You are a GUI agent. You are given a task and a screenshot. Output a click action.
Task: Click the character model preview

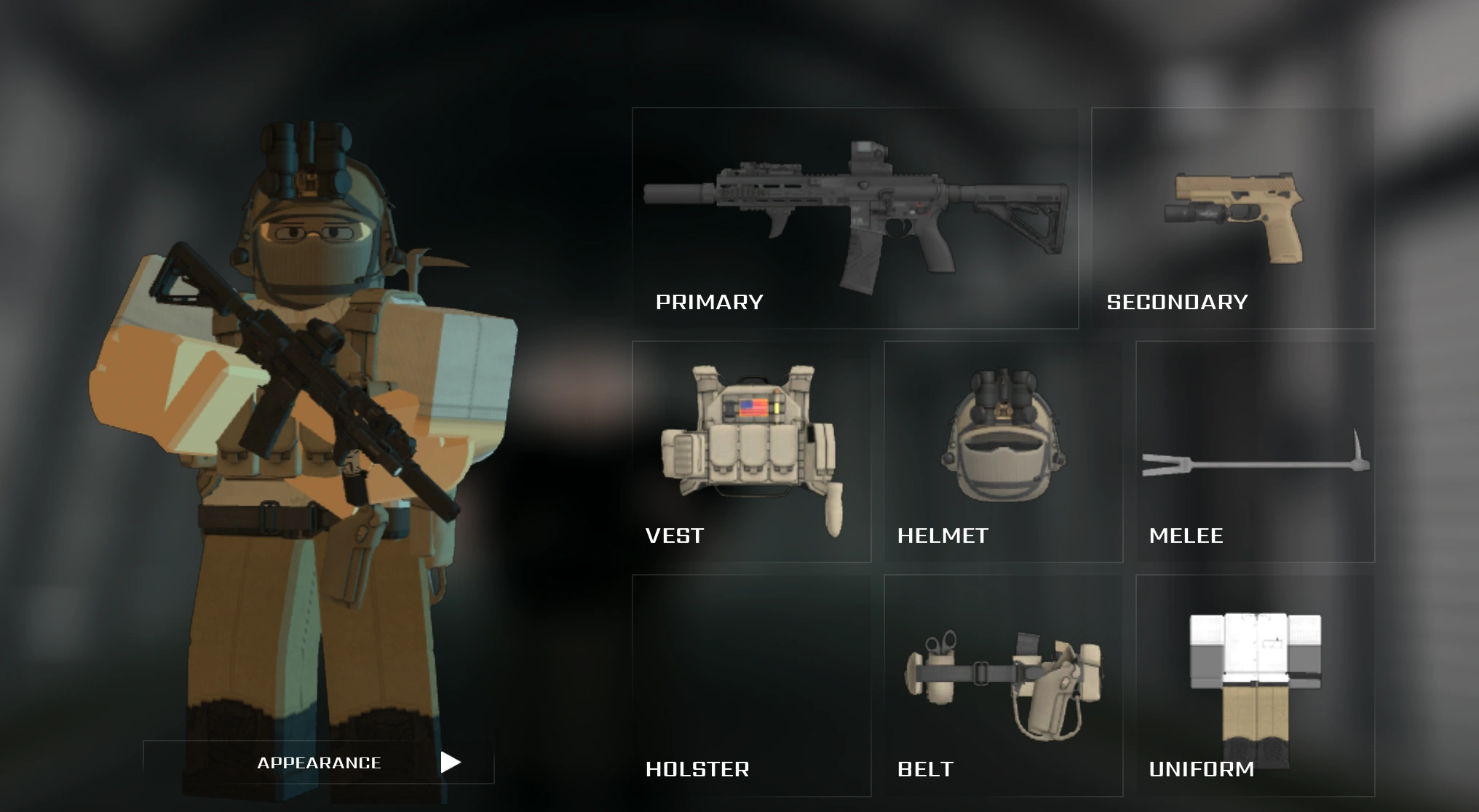(x=306, y=407)
